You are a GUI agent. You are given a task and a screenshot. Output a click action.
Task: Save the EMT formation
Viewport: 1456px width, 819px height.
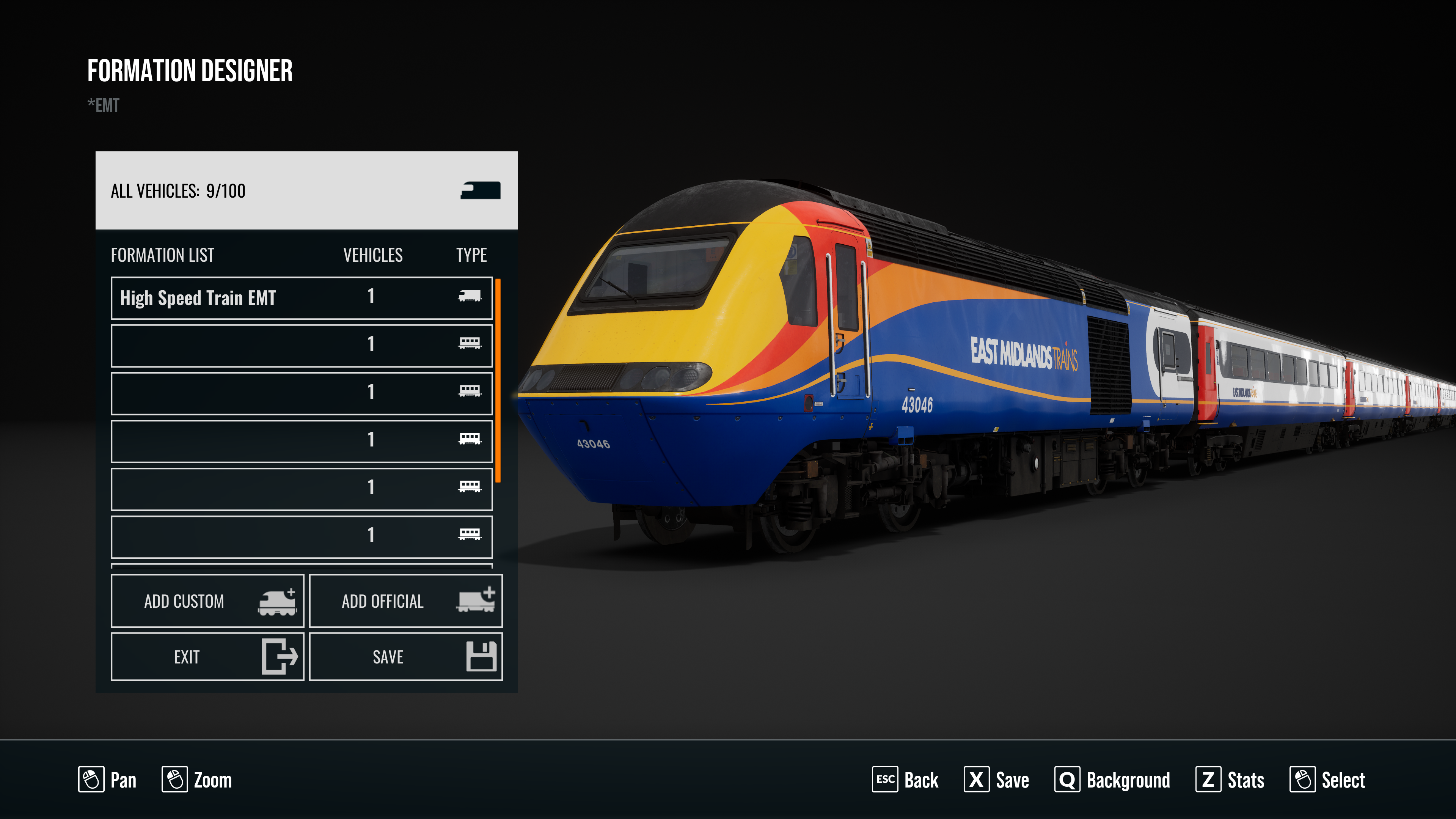click(405, 657)
